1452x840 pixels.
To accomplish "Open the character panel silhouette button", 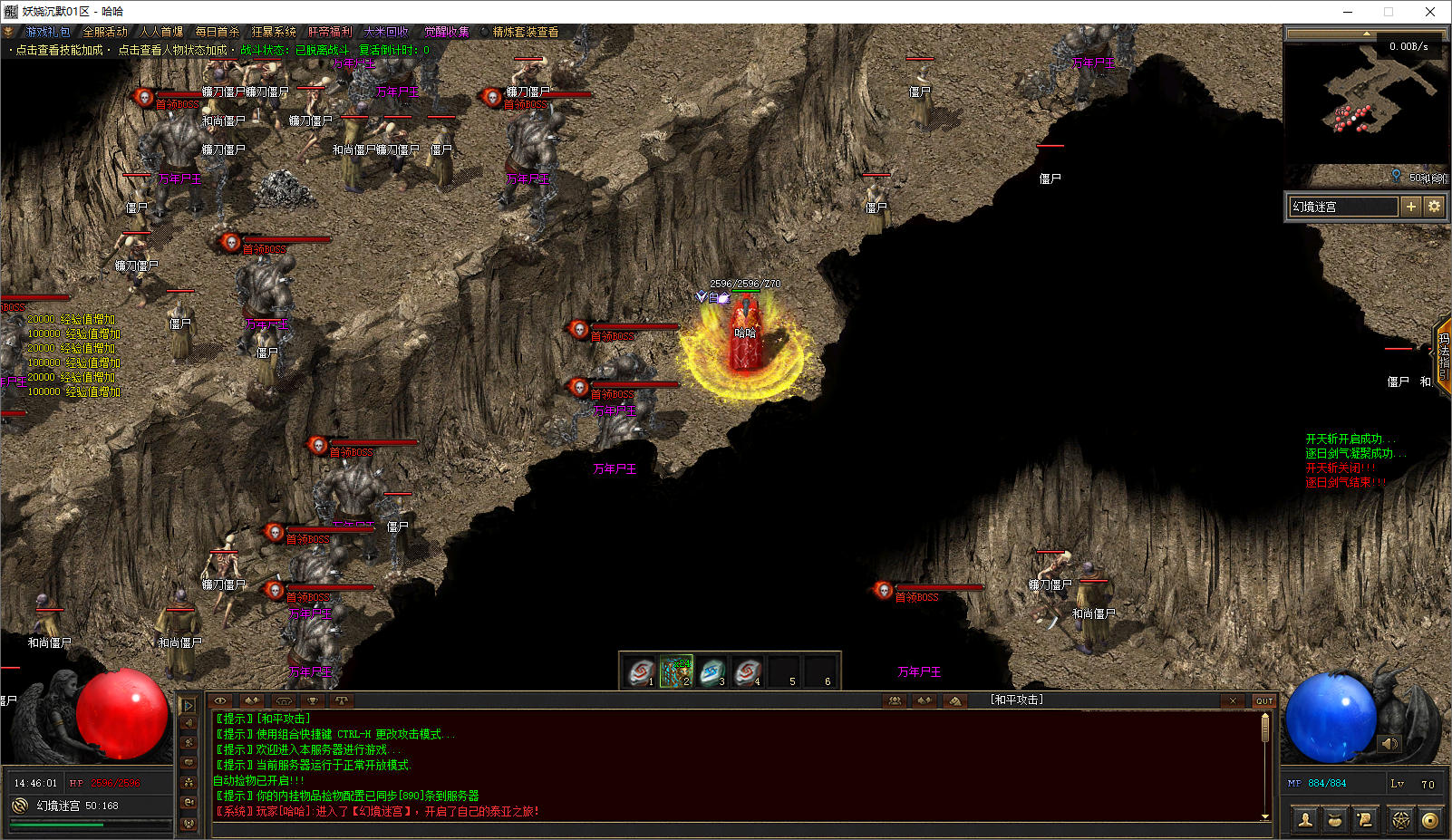I will pyautogui.click(x=1306, y=820).
